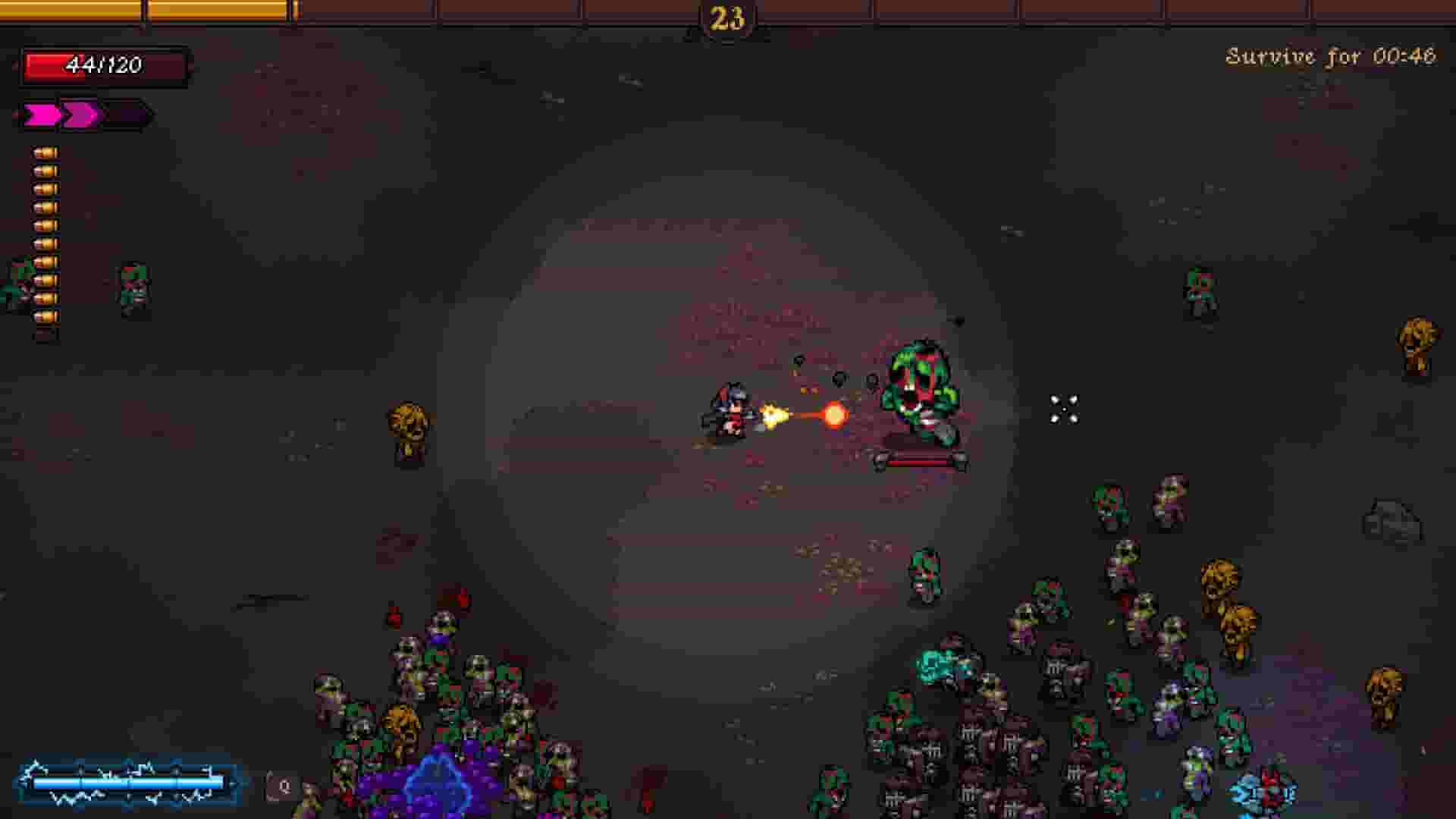This screenshot has height=819, width=1456.
Task: Click the wave counter emblem showing 23
Action: 726,18
